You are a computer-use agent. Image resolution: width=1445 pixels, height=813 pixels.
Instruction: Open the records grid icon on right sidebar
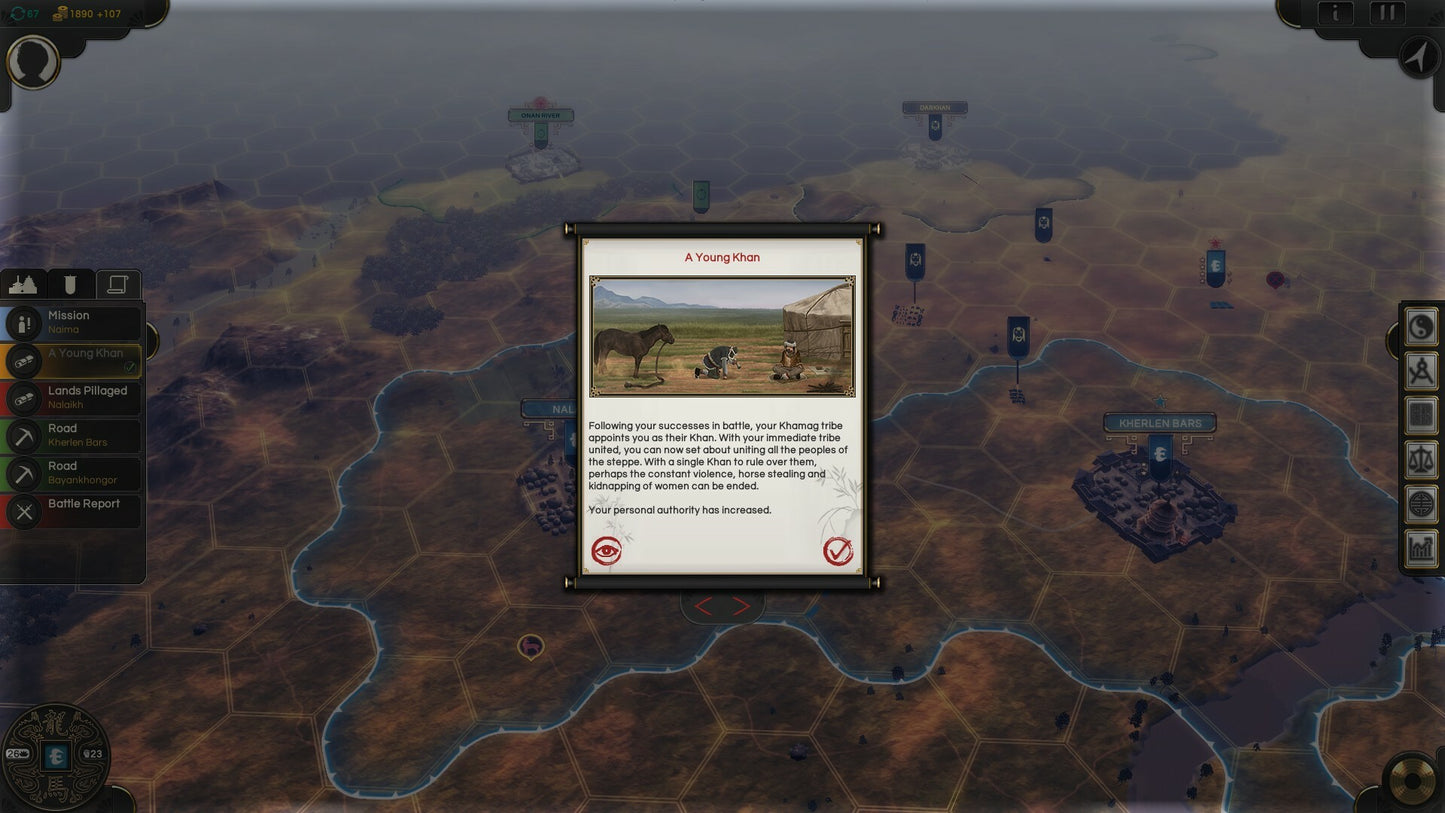coord(1420,414)
